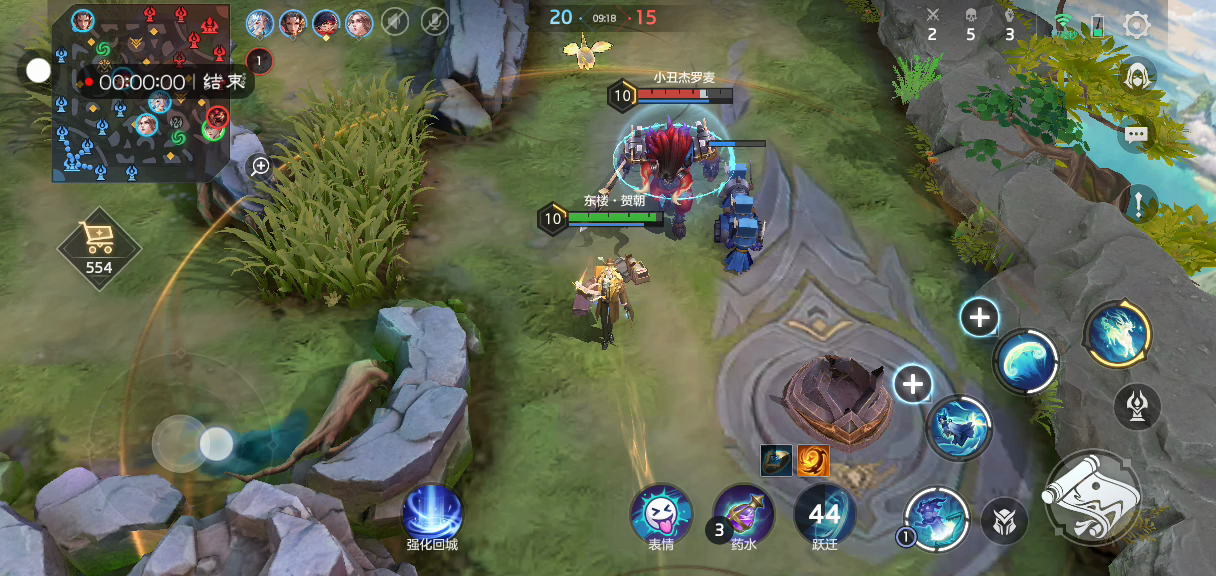
Task: Expand the minimap with the magnifier button
Action: 260,166
